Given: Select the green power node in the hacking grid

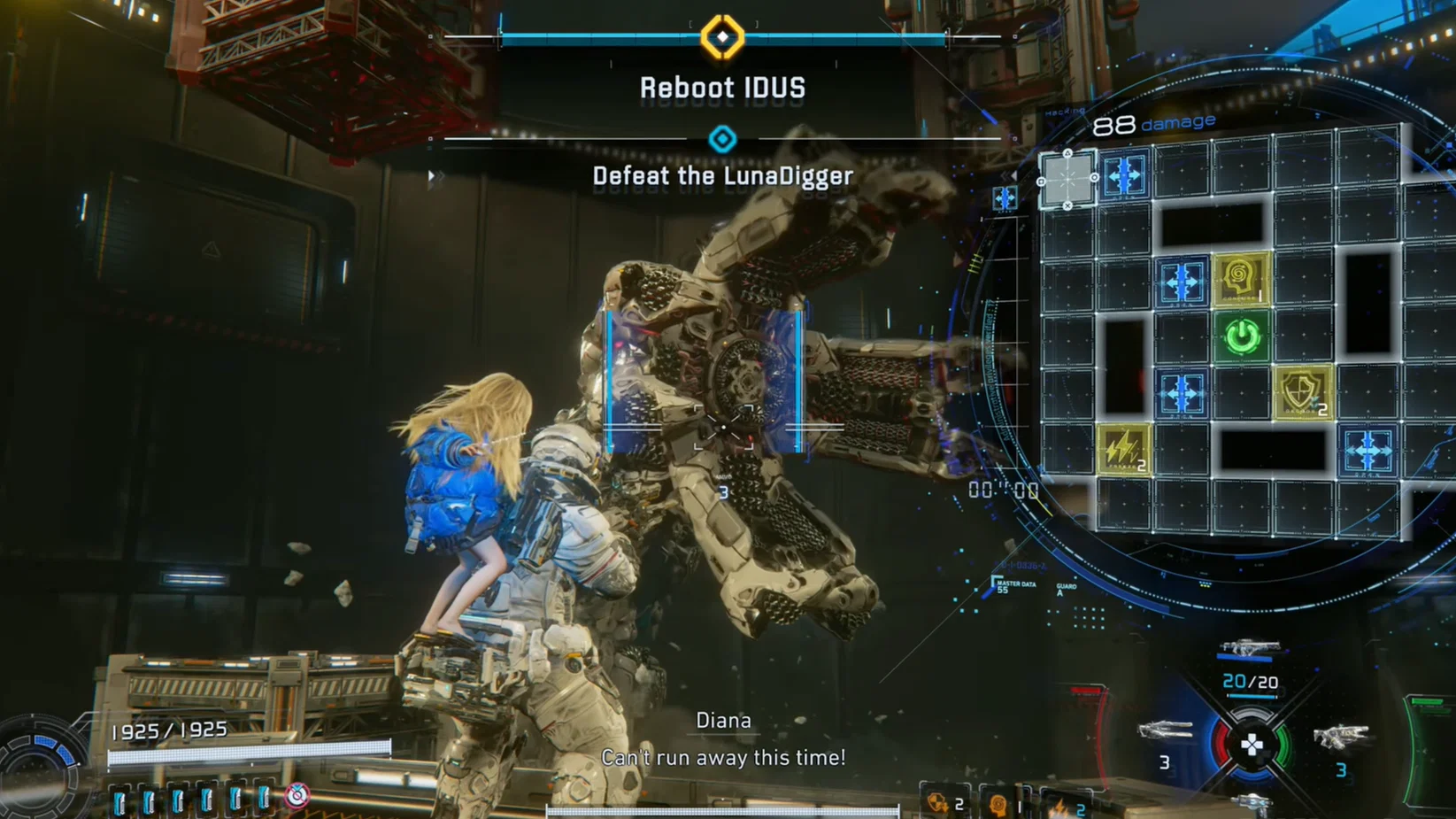Looking at the screenshot, I should pyautogui.click(x=1242, y=335).
